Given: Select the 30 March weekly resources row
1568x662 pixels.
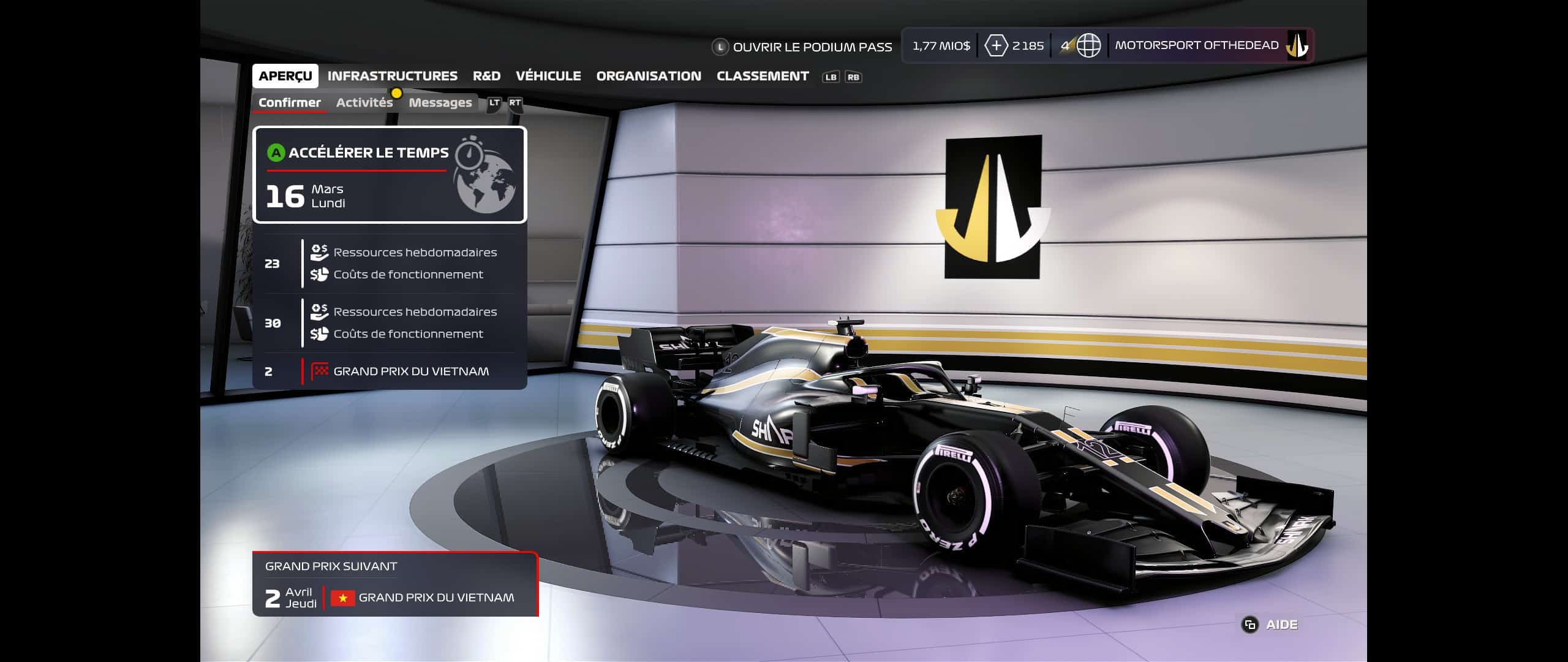Looking at the screenshot, I should point(390,323).
